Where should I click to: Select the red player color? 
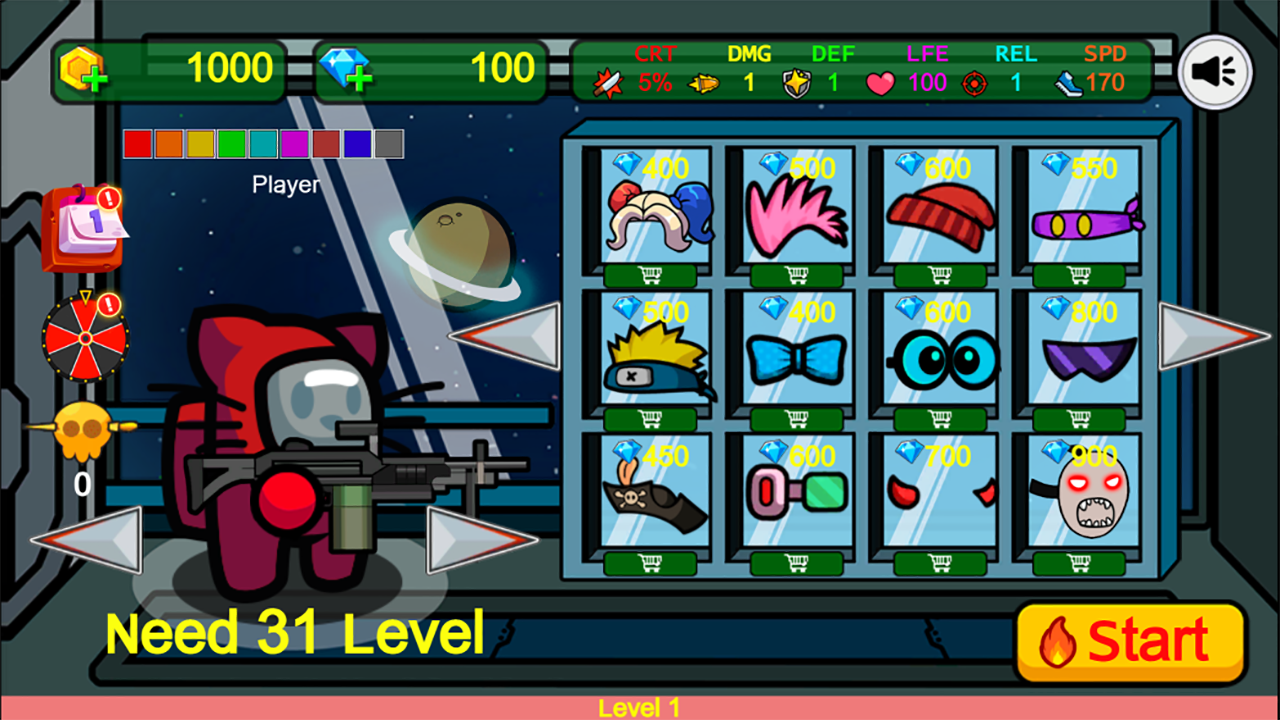coord(136,143)
